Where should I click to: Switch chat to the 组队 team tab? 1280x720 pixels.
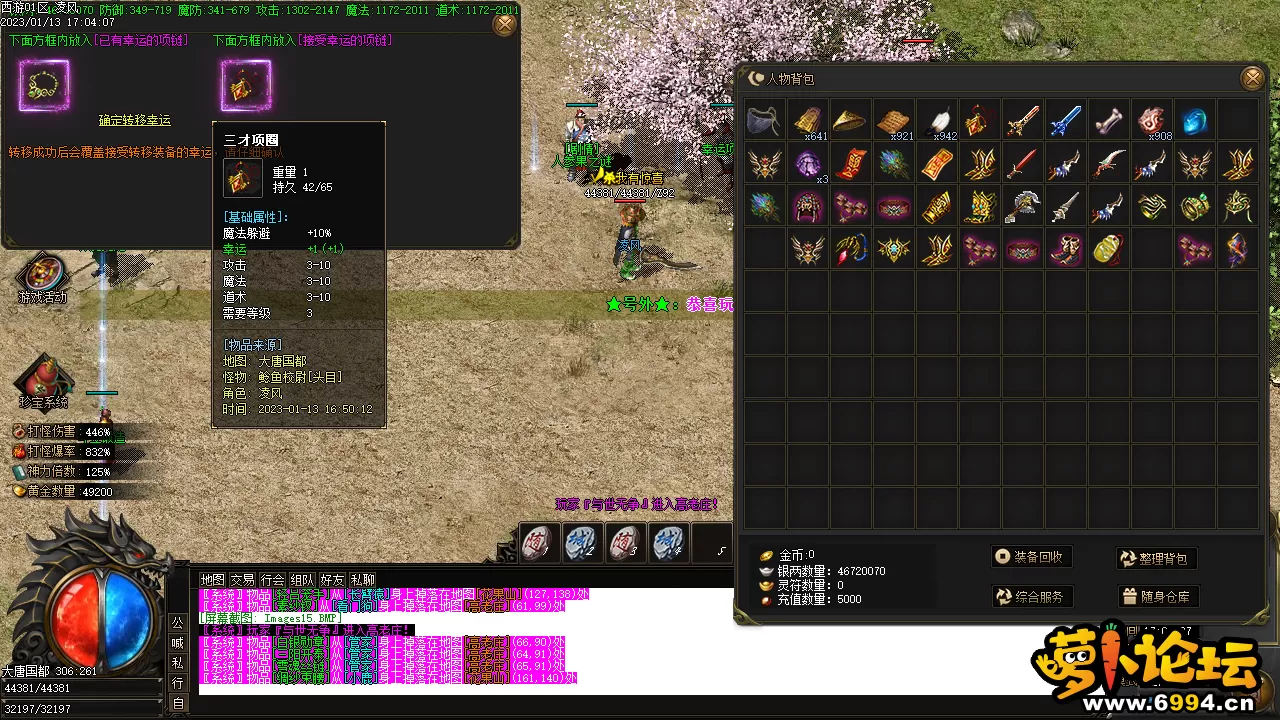point(302,580)
